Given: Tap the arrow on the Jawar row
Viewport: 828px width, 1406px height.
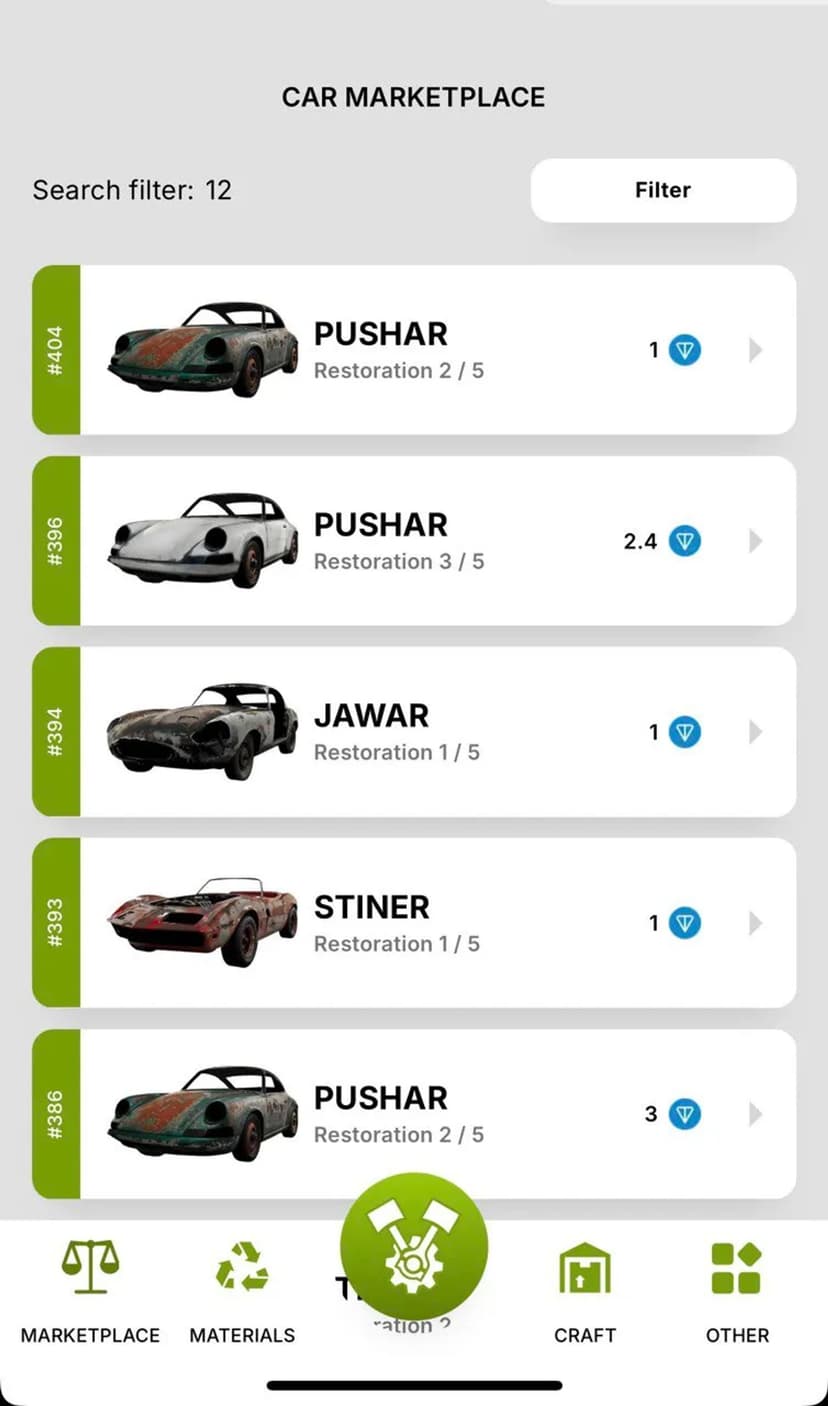Looking at the screenshot, I should pyautogui.click(x=755, y=732).
